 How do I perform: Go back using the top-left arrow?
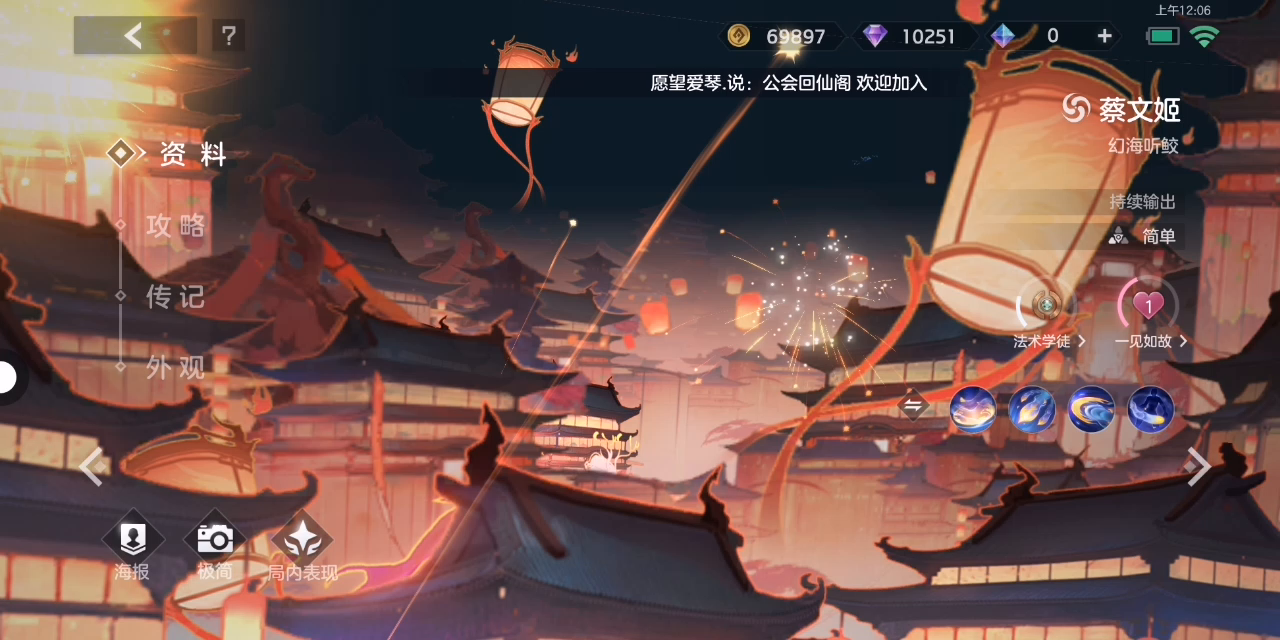pos(134,36)
